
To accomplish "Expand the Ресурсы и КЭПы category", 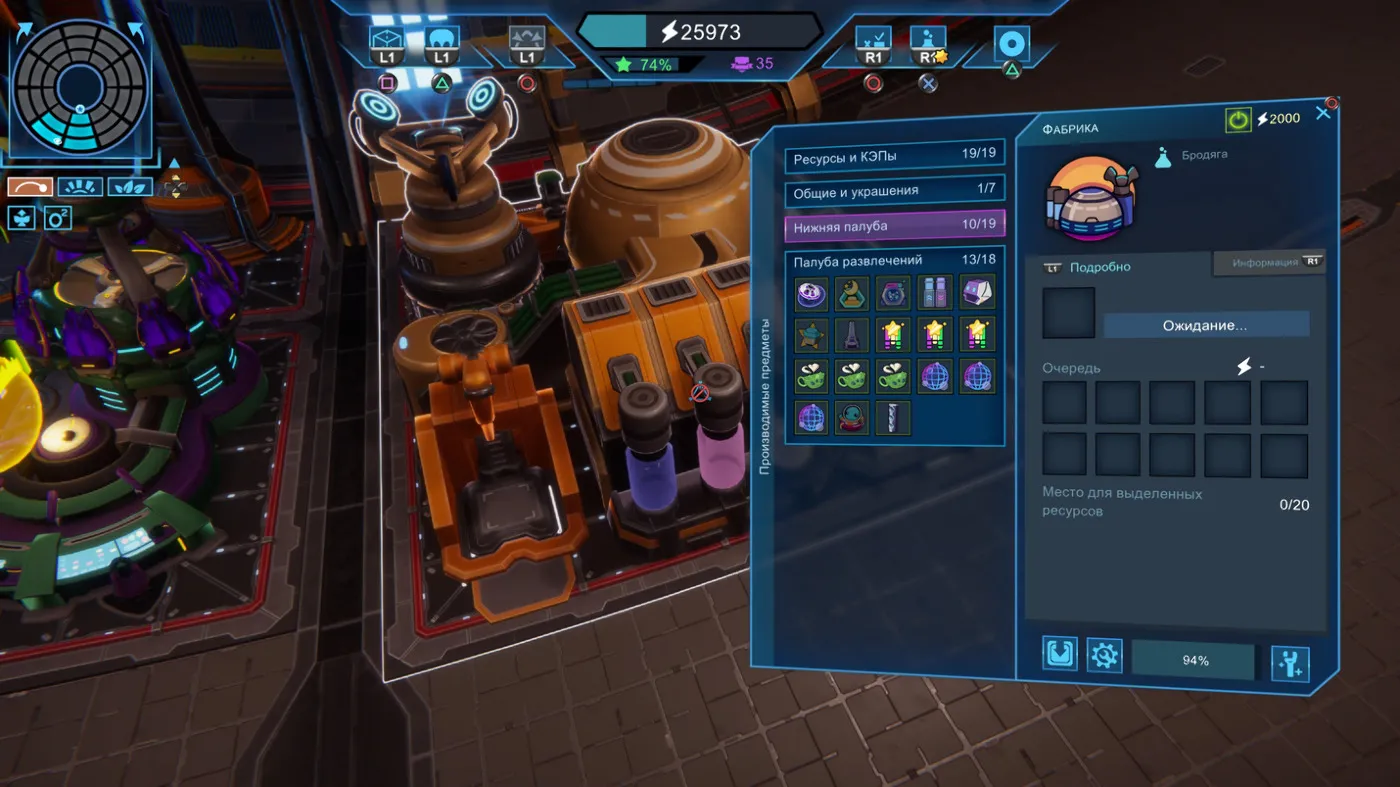I will tap(894, 158).
